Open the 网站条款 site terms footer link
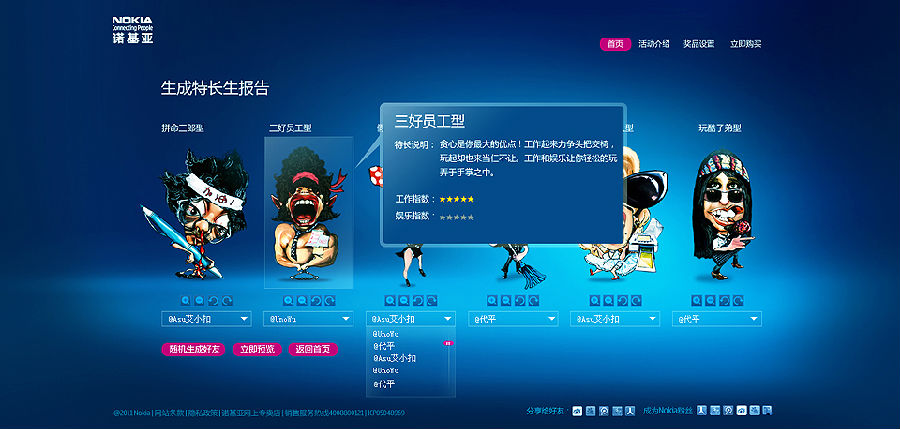The image size is (900, 429). tap(169, 412)
